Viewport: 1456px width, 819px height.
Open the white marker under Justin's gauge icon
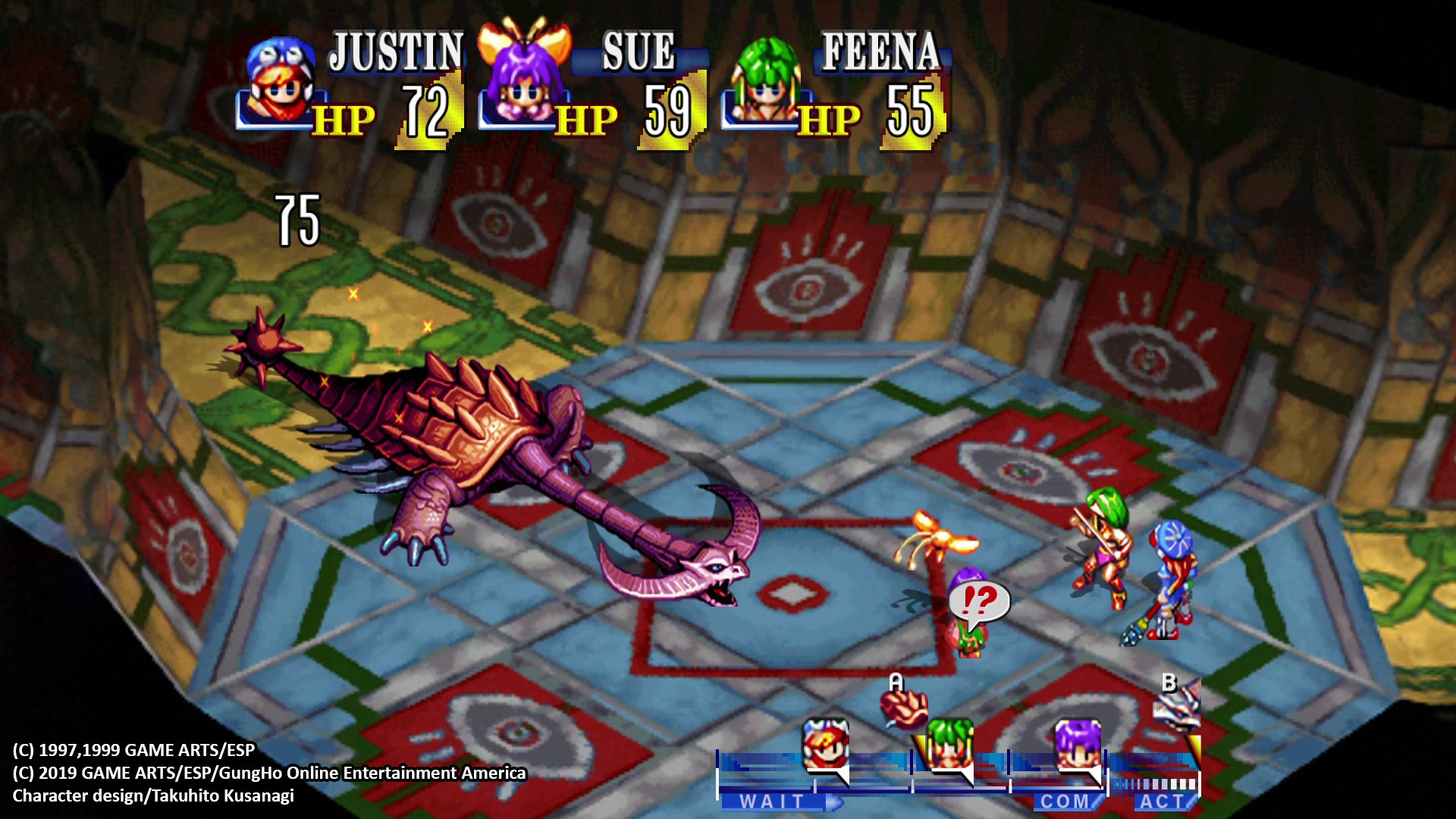click(842, 775)
